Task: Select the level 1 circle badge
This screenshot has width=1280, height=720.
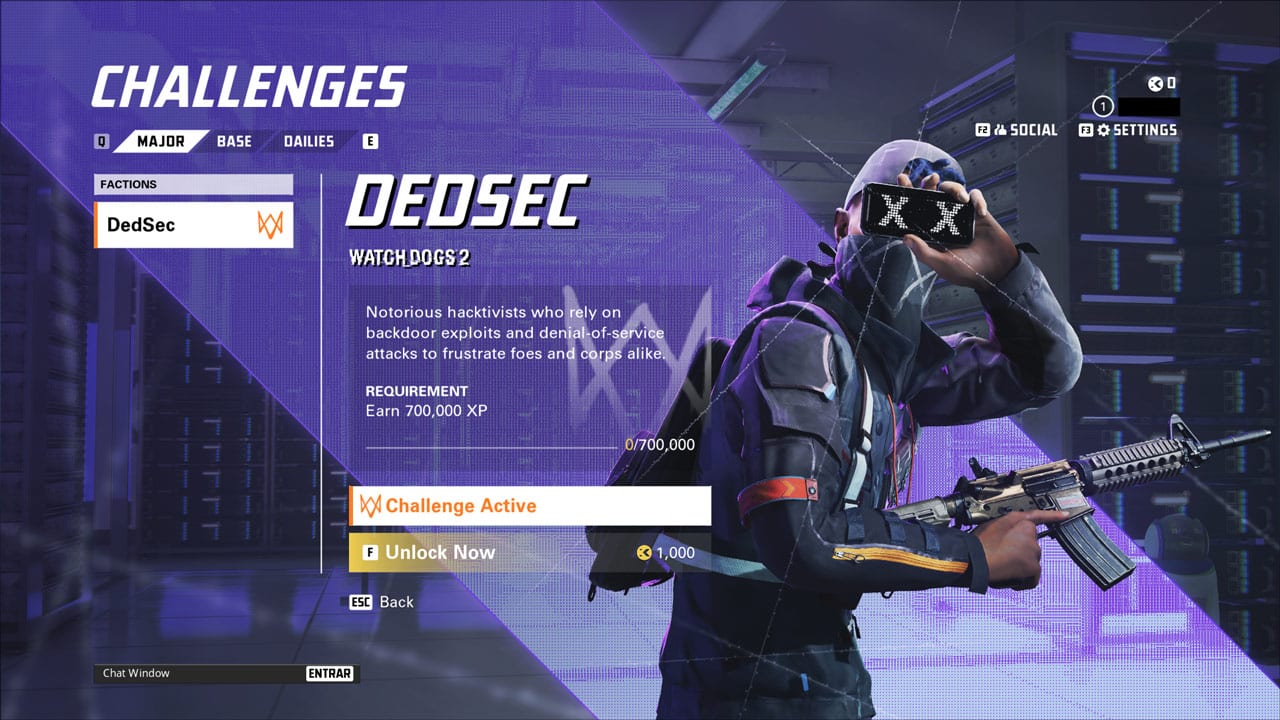Action: [x=1101, y=105]
